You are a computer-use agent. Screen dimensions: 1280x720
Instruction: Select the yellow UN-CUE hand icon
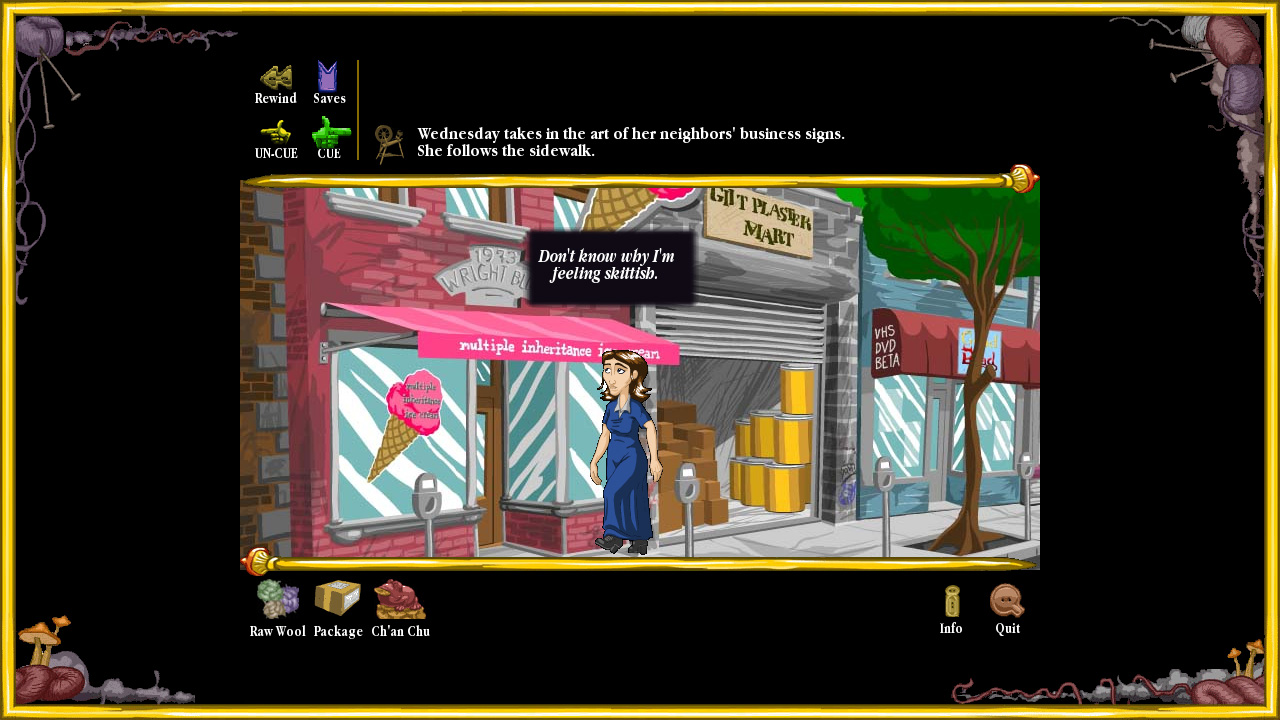274,132
